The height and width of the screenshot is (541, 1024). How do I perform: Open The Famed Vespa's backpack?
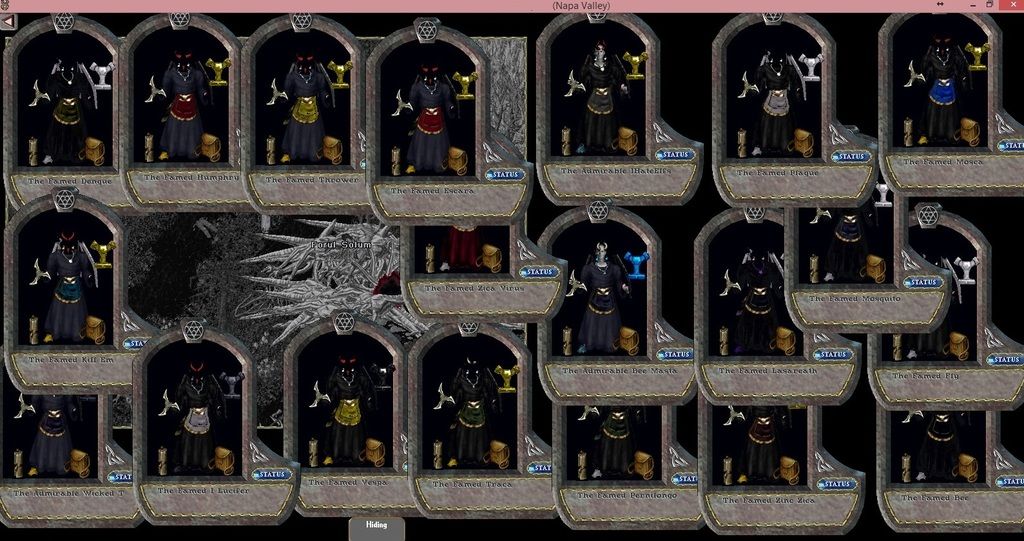click(377, 451)
